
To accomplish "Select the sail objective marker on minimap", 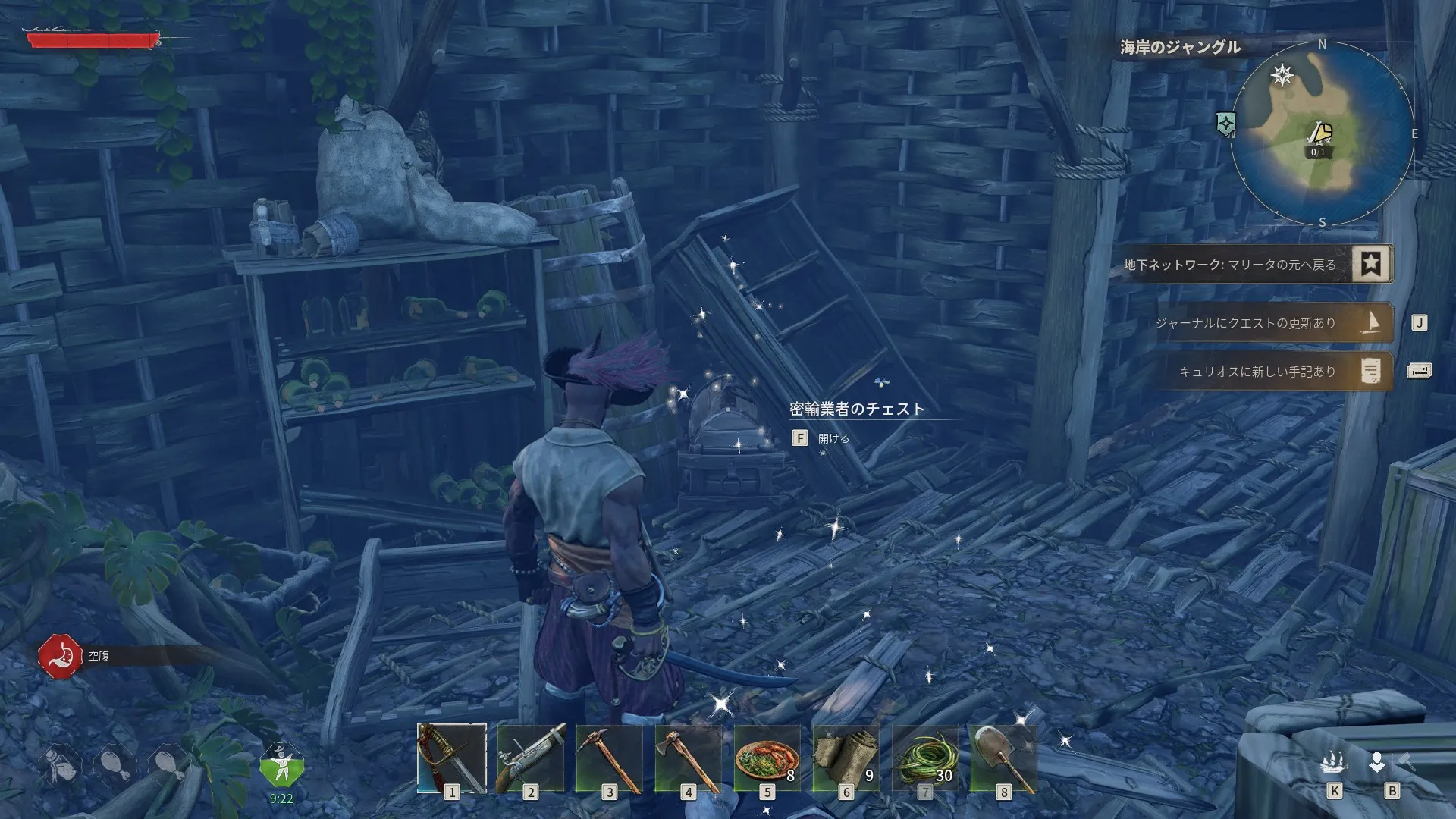I will coord(1320,134).
